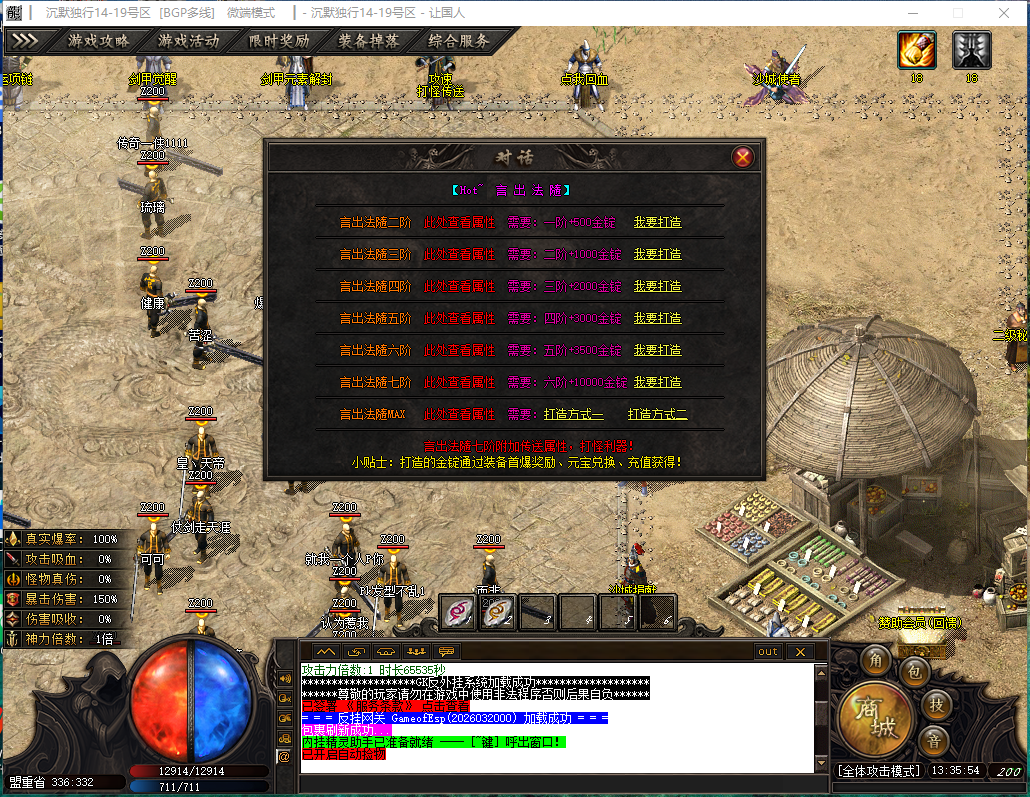Click the out button above the chat
This screenshot has width=1030, height=797.
pyautogui.click(x=767, y=651)
